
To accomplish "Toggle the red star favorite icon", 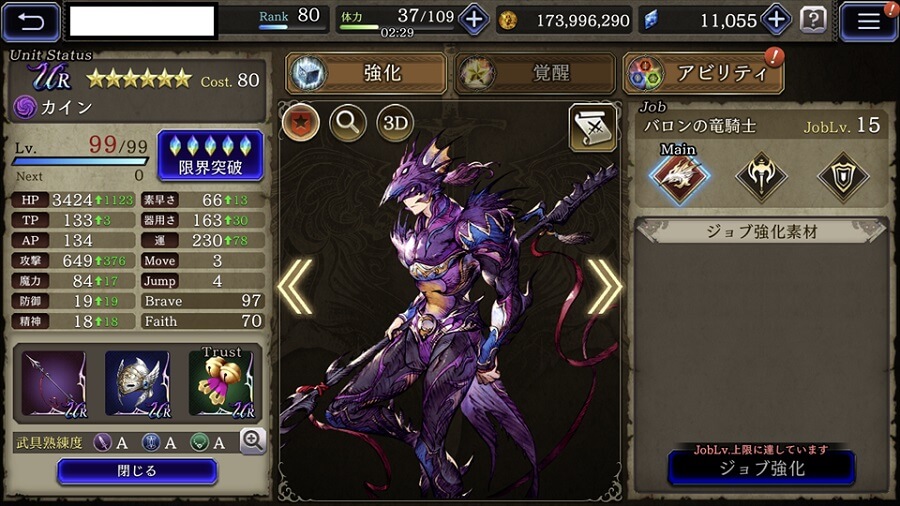I will click(300, 122).
